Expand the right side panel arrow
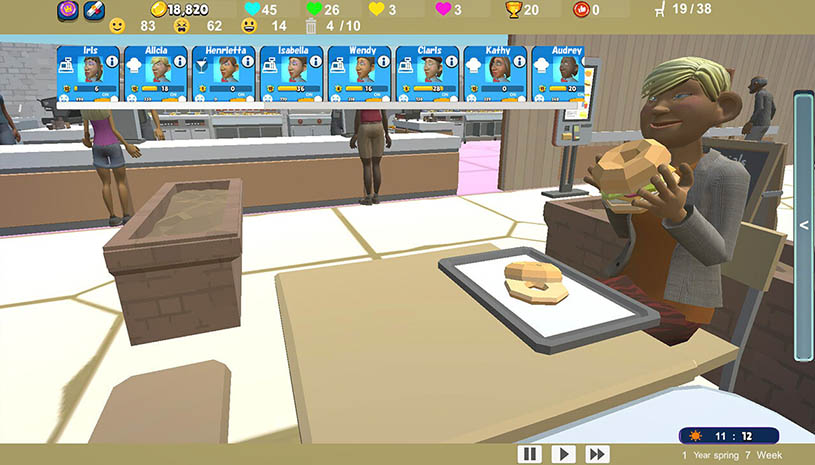815x465 pixels. (x=804, y=226)
